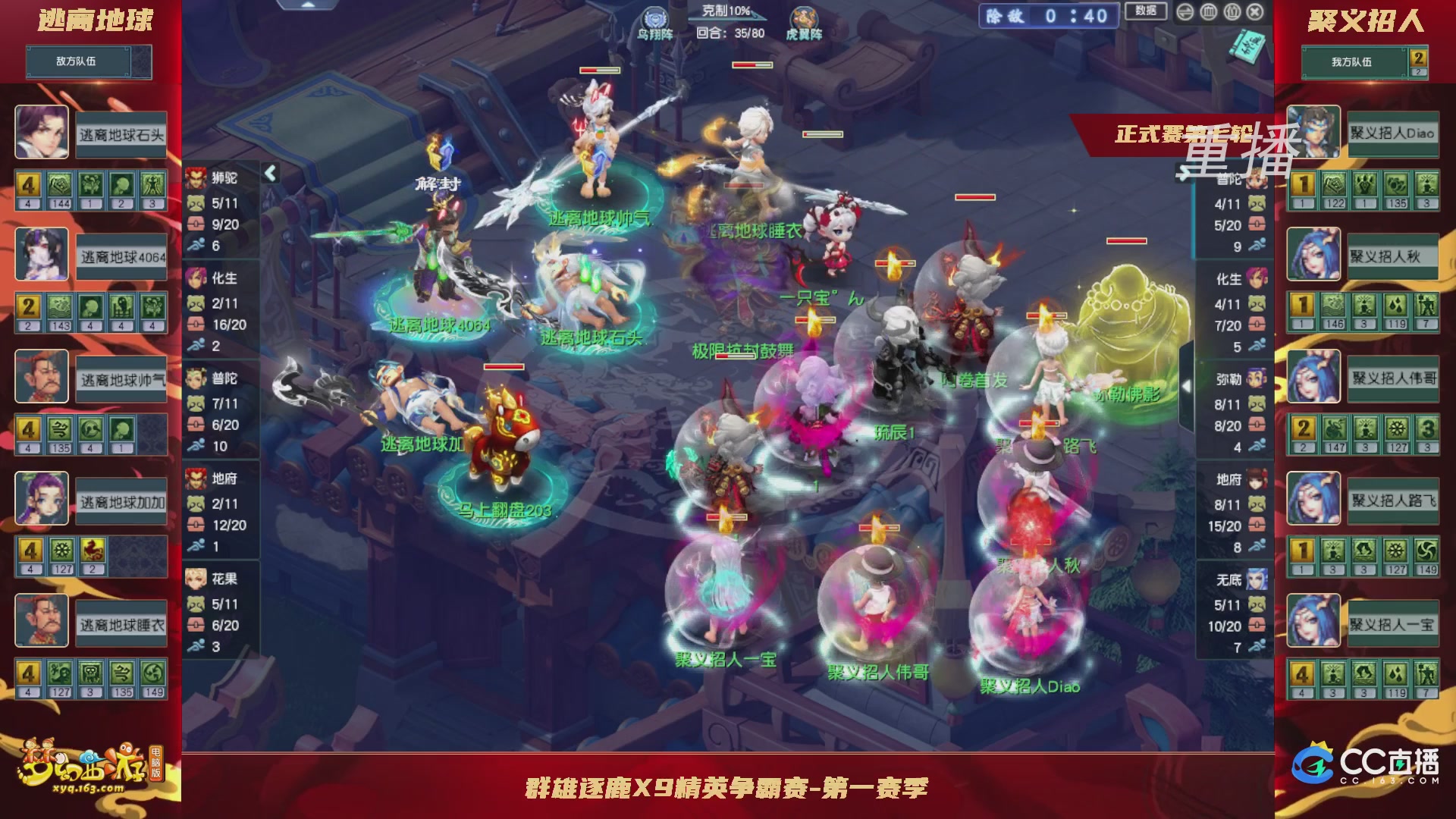Toggle the striped round icon left of the toolbar

pos(1185,12)
